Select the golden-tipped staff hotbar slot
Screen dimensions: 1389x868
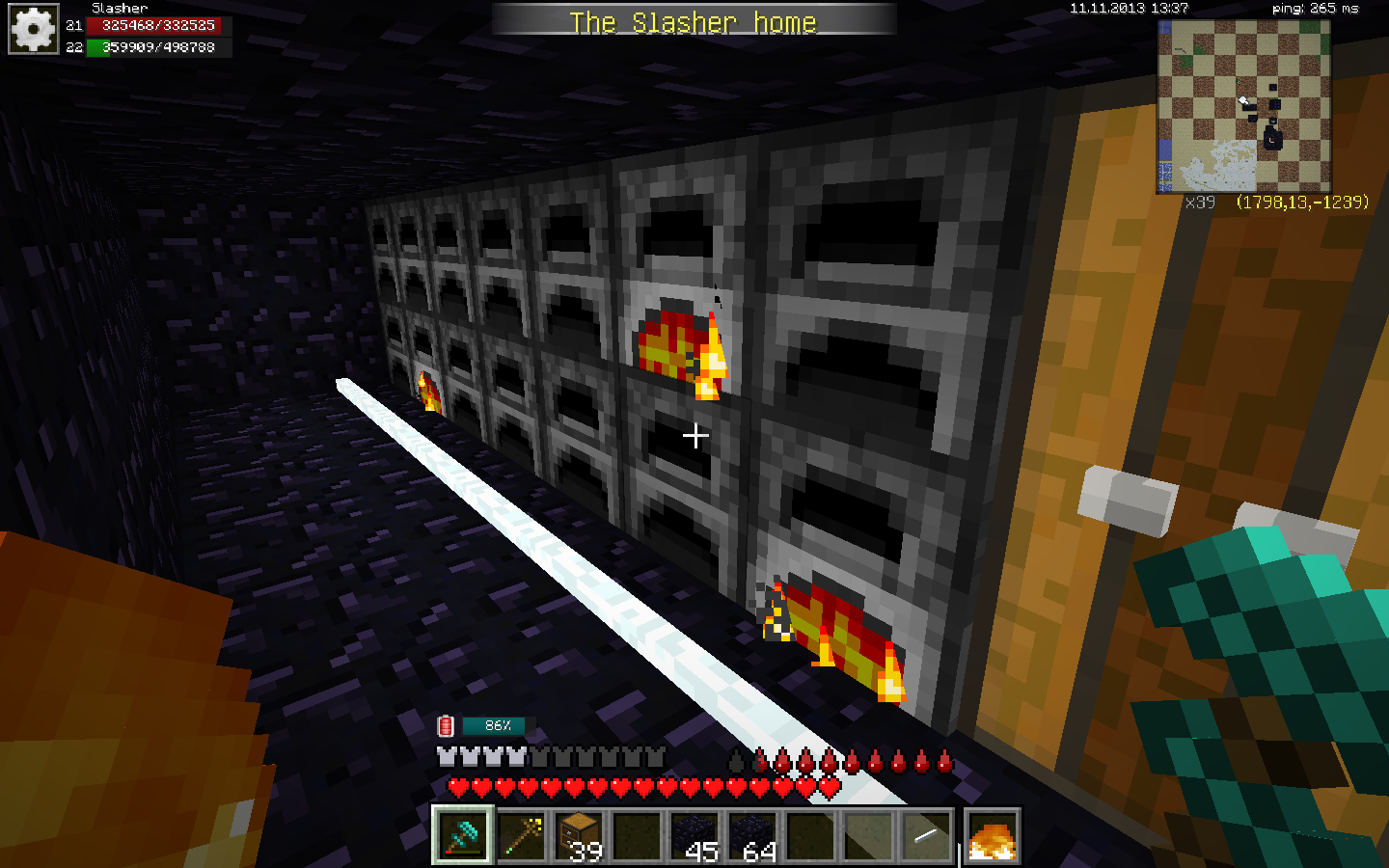point(521,835)
